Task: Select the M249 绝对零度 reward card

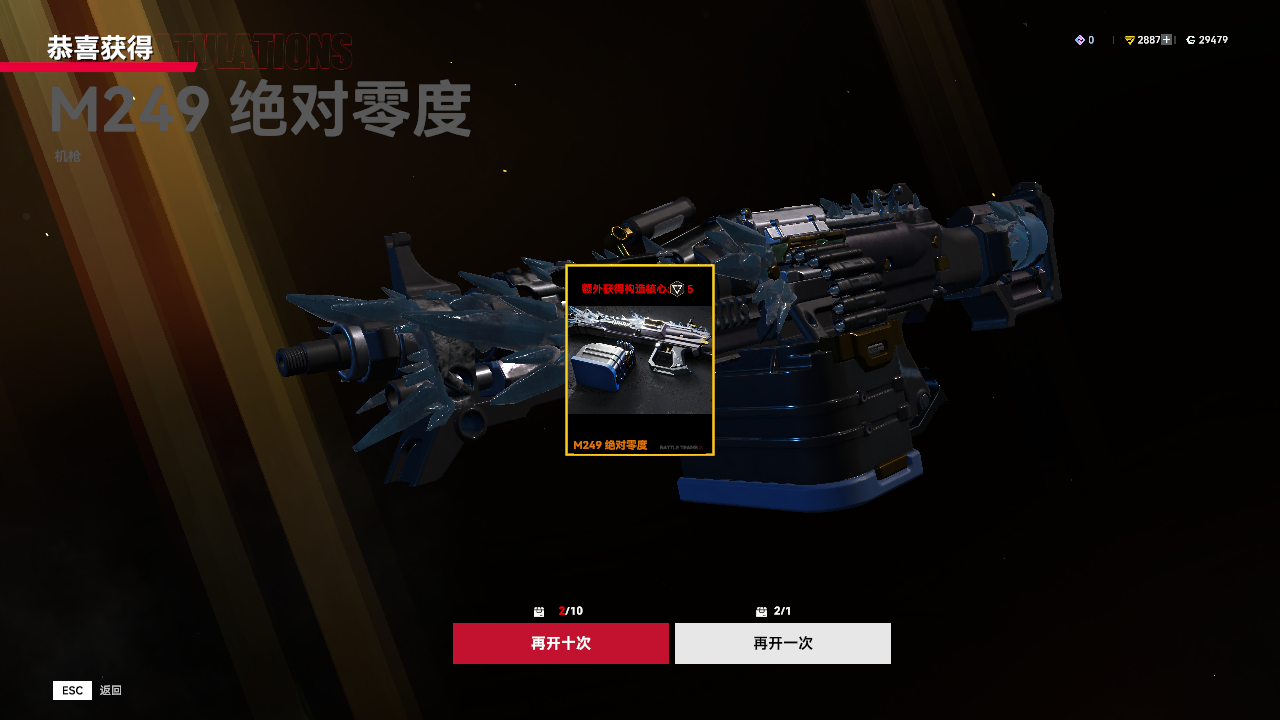Action: [x=640, y=360]
